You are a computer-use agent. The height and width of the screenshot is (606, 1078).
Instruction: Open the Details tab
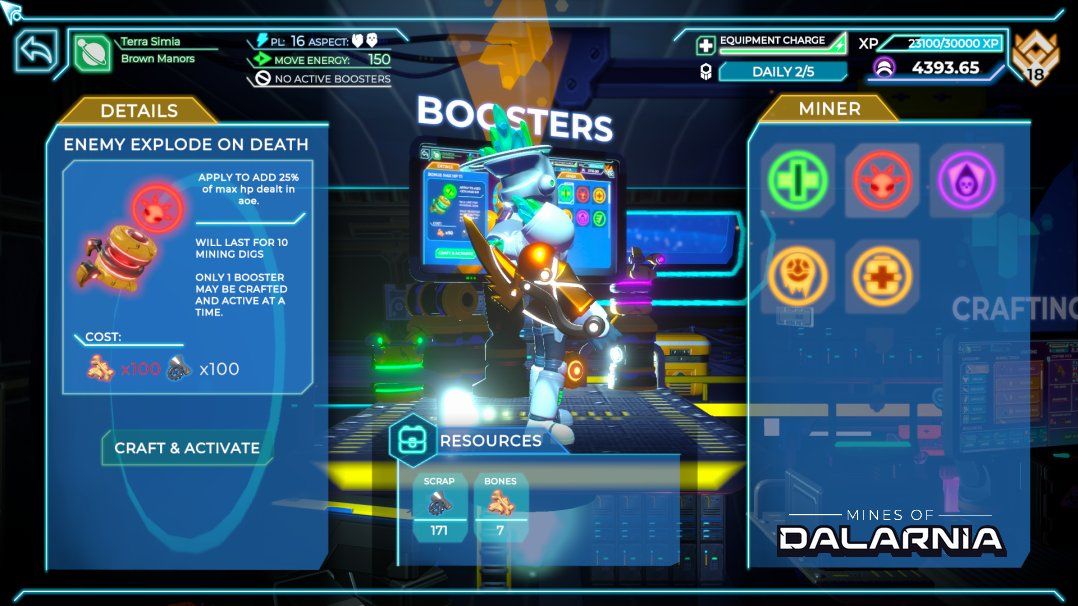(139, 111)
